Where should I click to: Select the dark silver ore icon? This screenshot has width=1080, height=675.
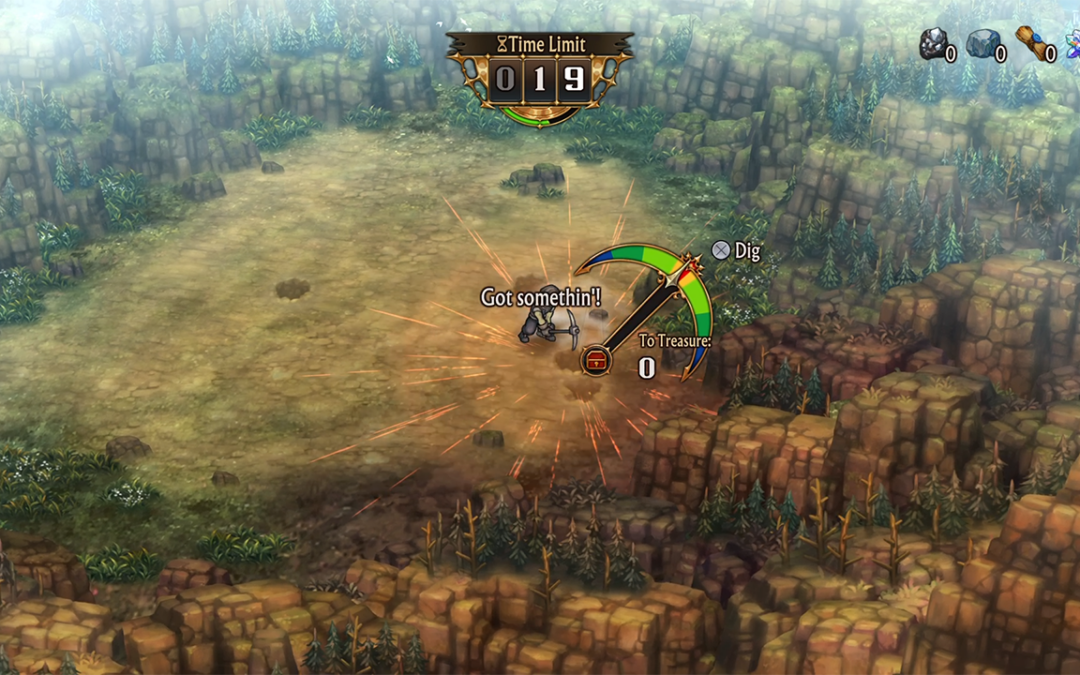(933, 44)
